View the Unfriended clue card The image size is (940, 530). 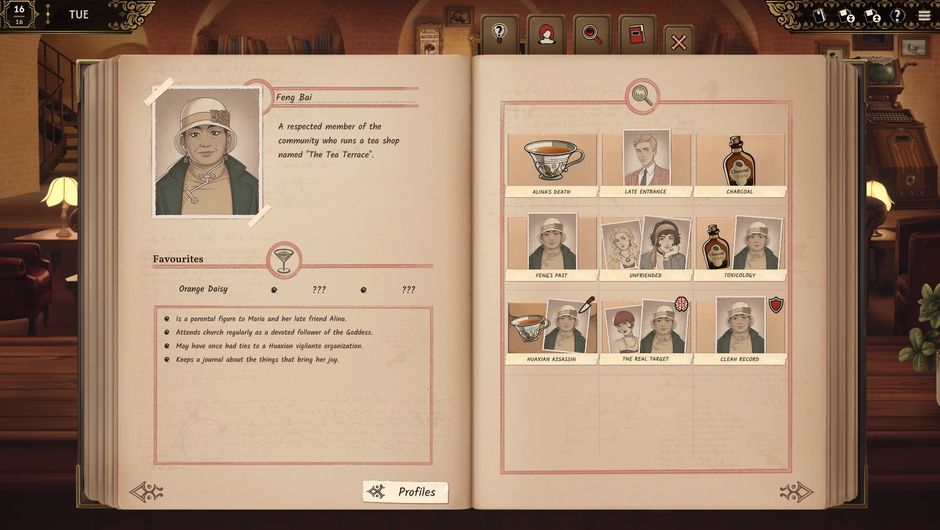click(x=645, y=247)
